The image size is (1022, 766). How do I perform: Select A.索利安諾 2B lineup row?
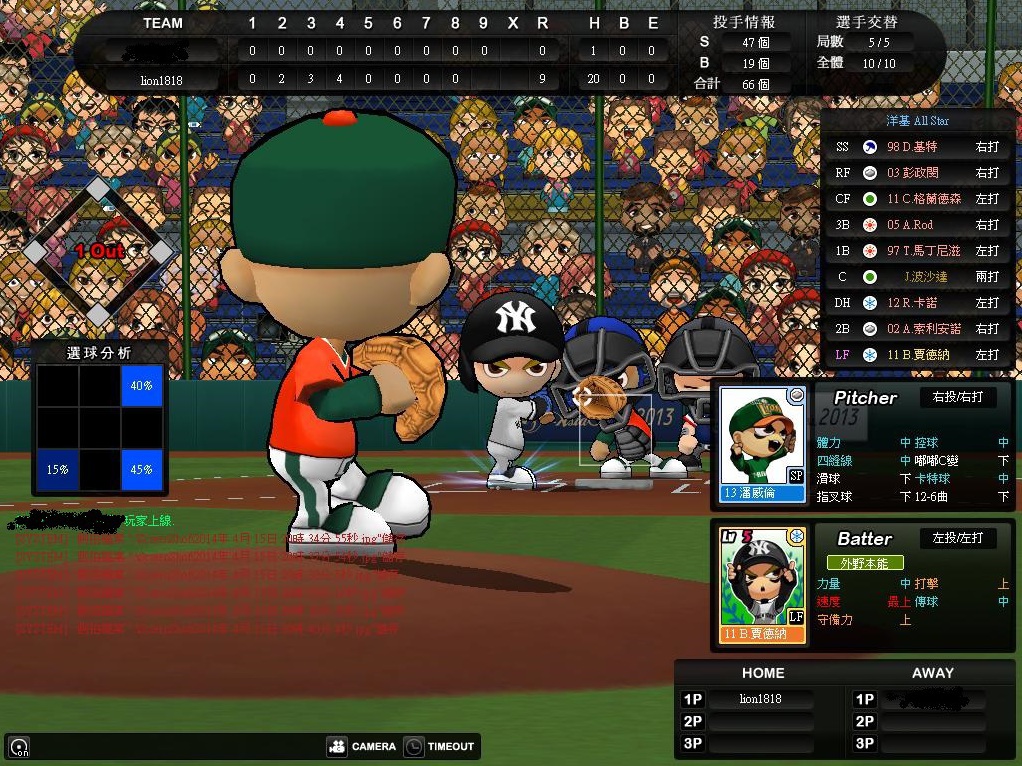pyautogui.click(x=917, y=329)
